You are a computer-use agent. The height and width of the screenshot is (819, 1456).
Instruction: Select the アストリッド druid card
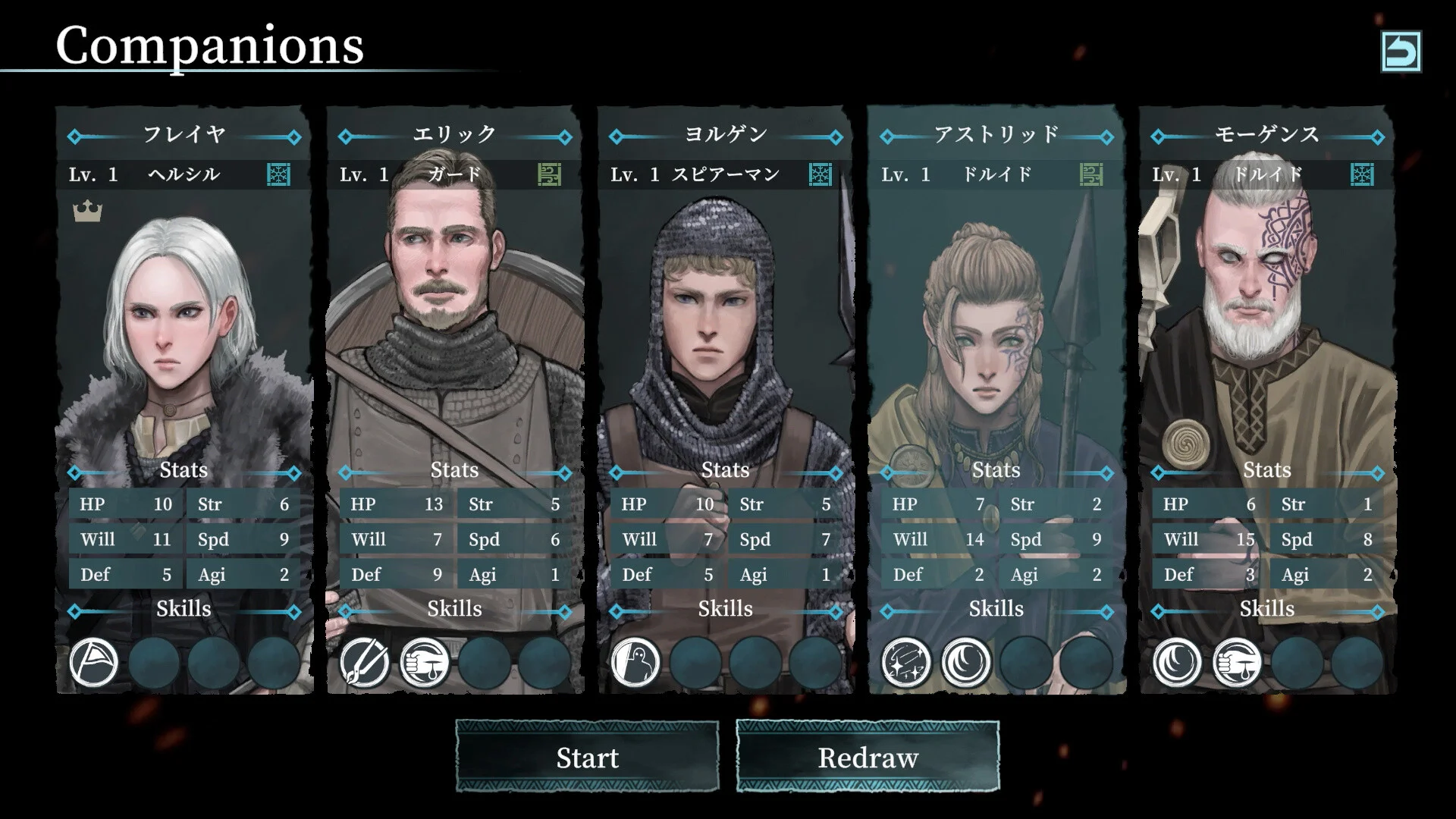coord(996,318)
